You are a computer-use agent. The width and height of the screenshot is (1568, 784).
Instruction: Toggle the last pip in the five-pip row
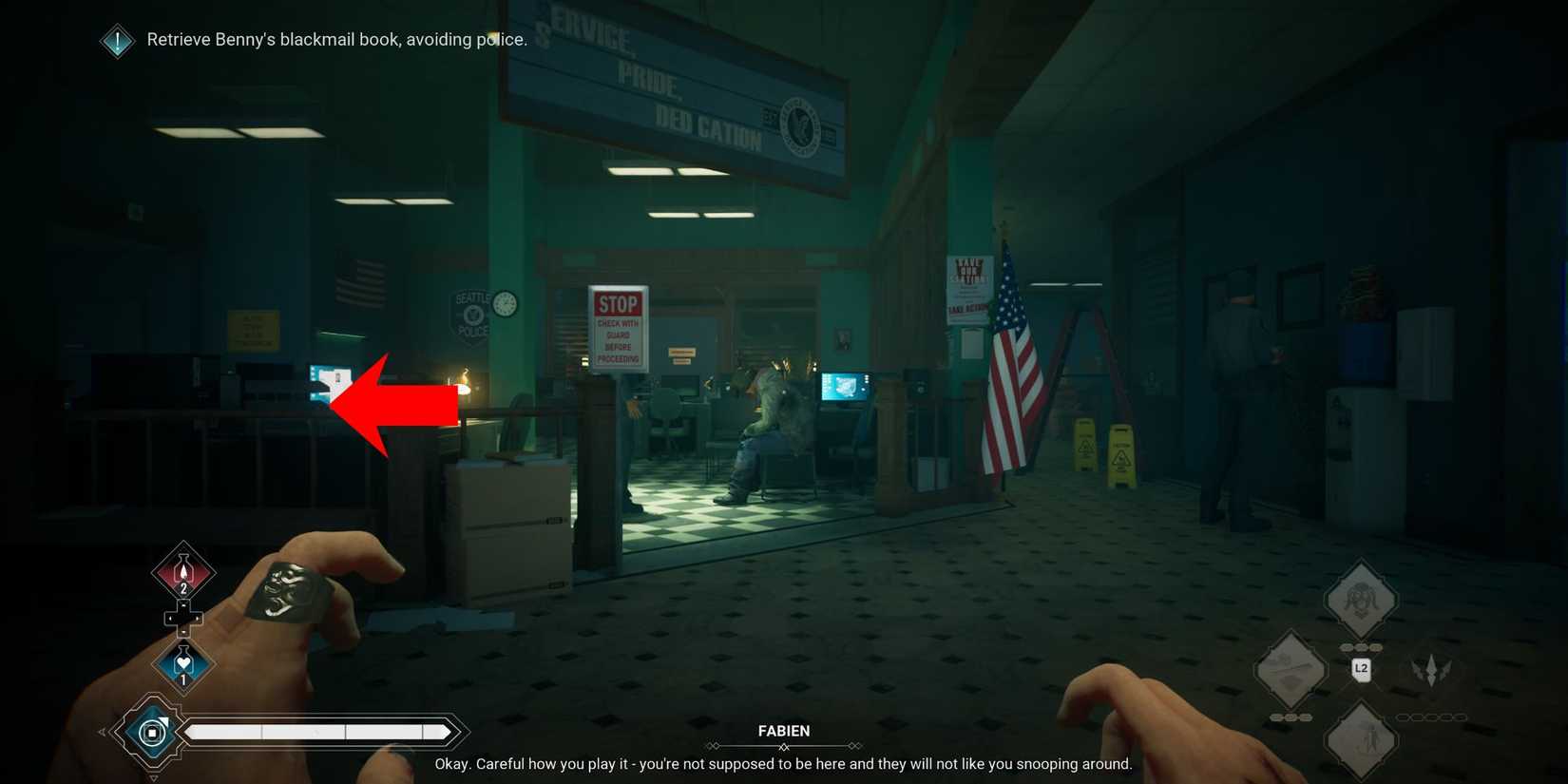click(1460, 717)
